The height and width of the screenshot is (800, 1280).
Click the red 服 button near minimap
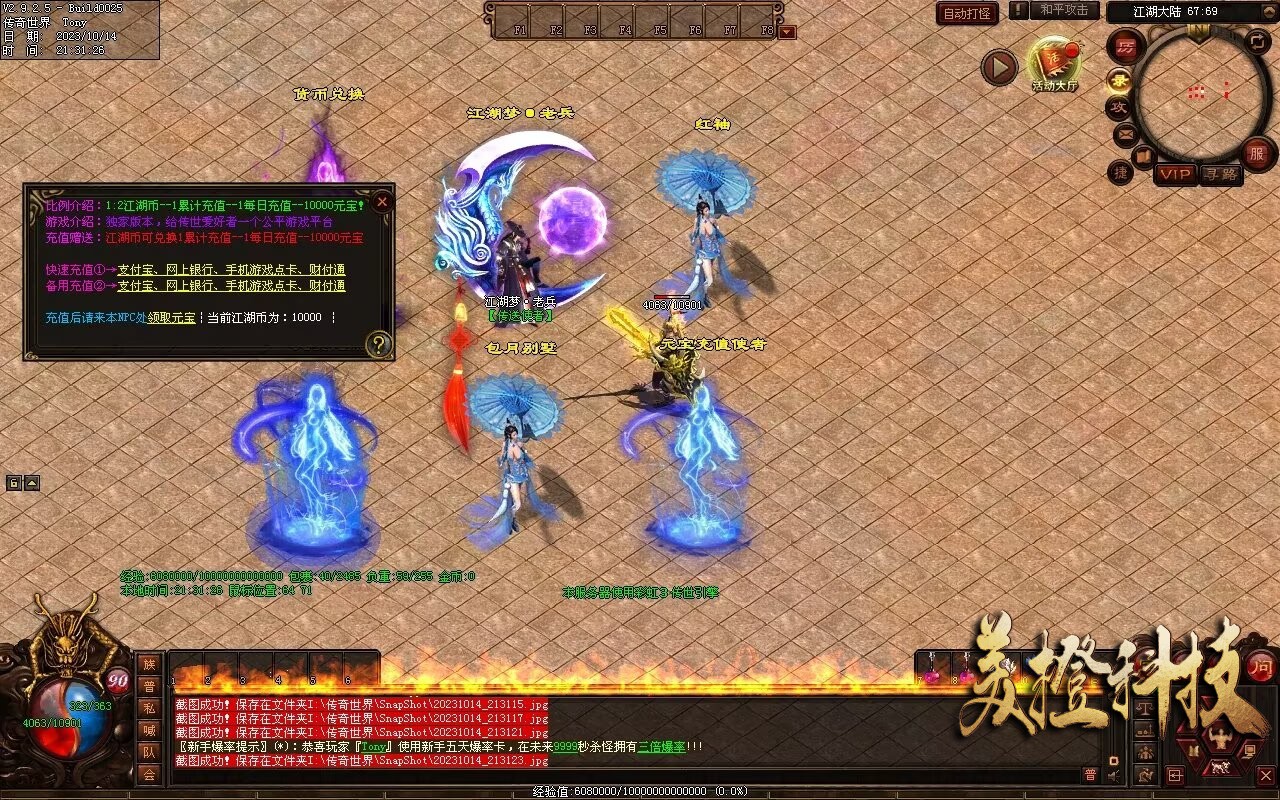click(x=1257, y=153)
